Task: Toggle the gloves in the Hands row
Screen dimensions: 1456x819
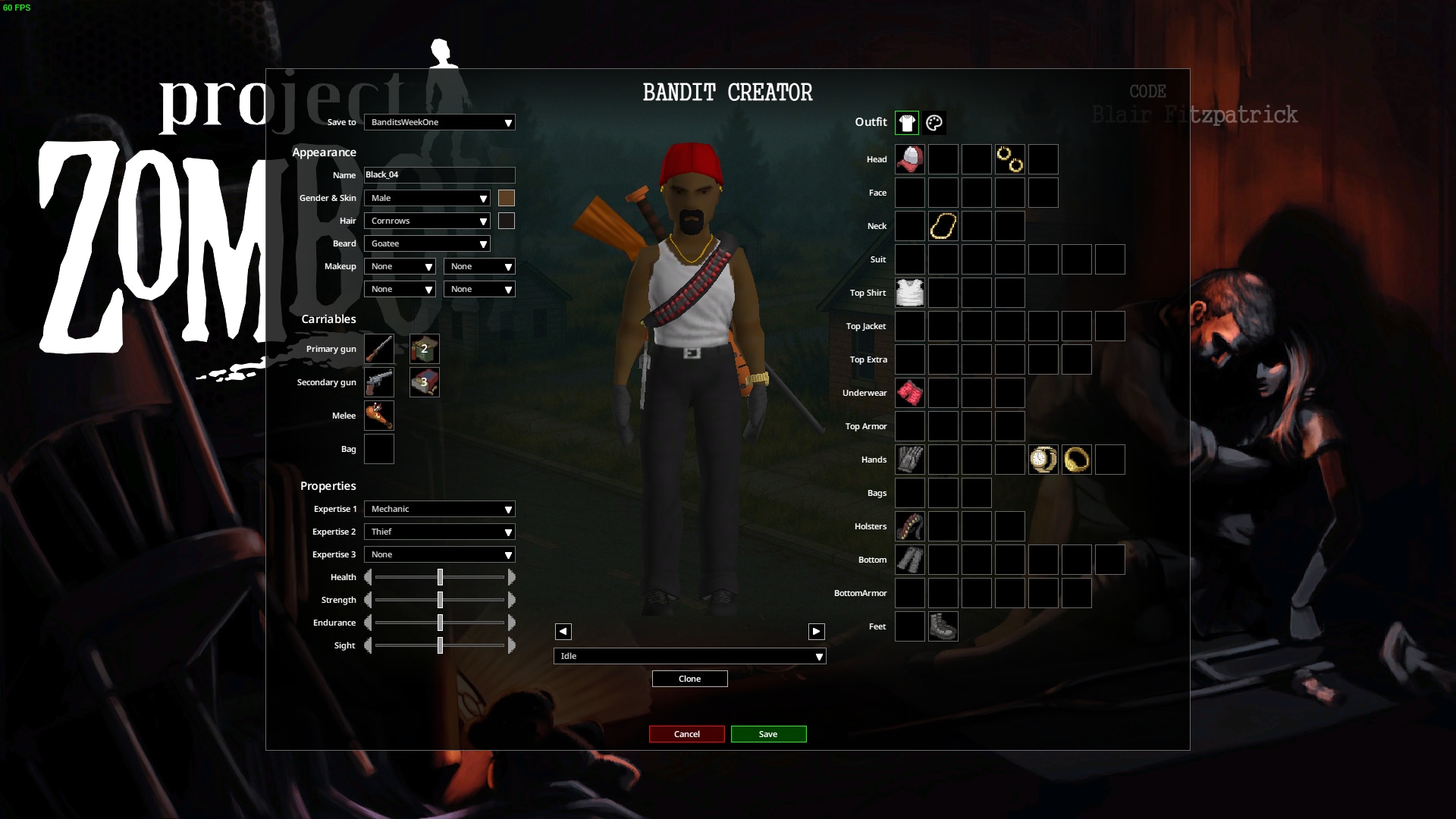Action: click(x=909, y=460)
